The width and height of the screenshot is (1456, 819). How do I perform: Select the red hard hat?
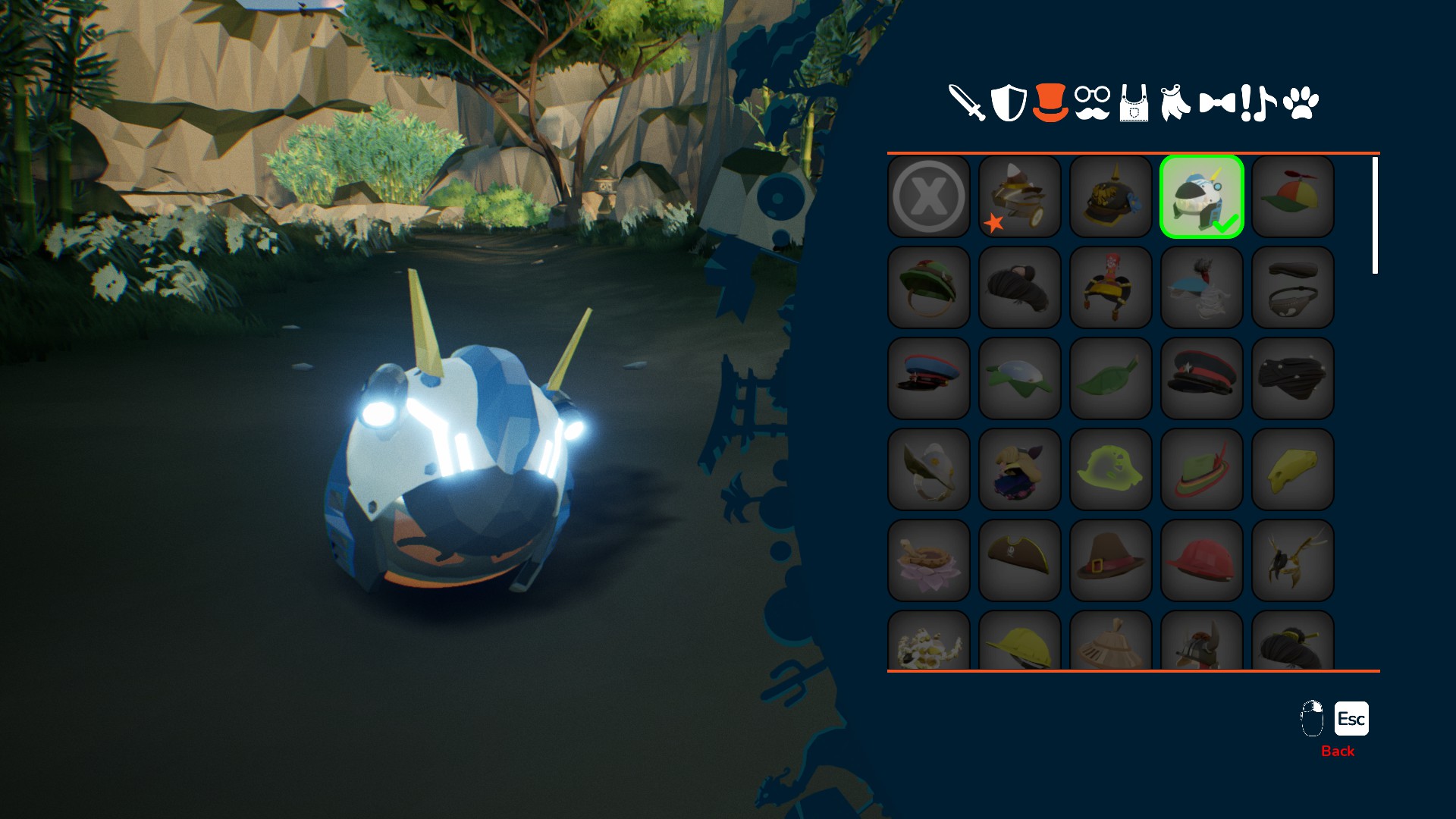tap(1202, 560)
